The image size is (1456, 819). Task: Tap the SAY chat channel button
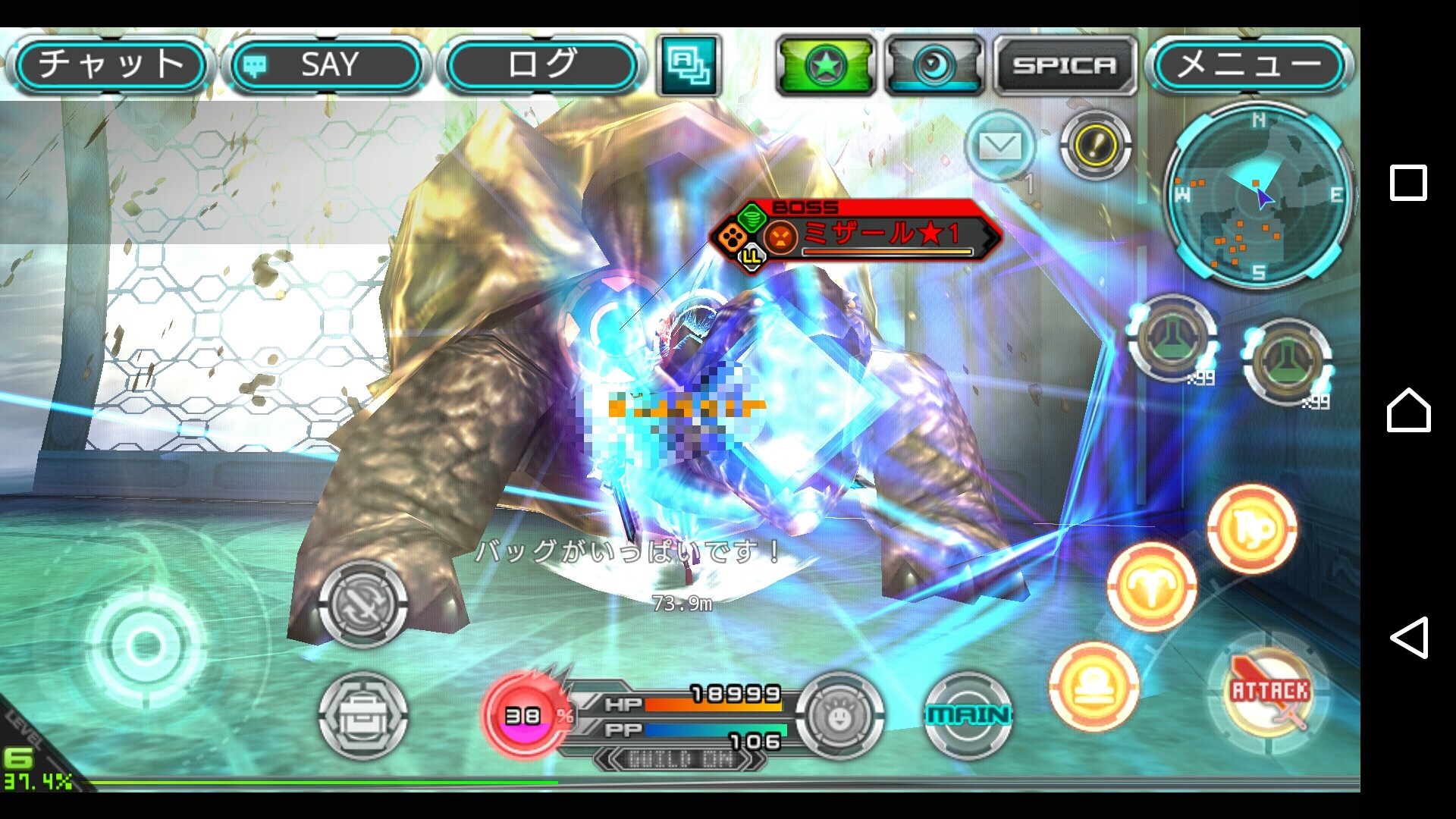click(x=326, y=65)
